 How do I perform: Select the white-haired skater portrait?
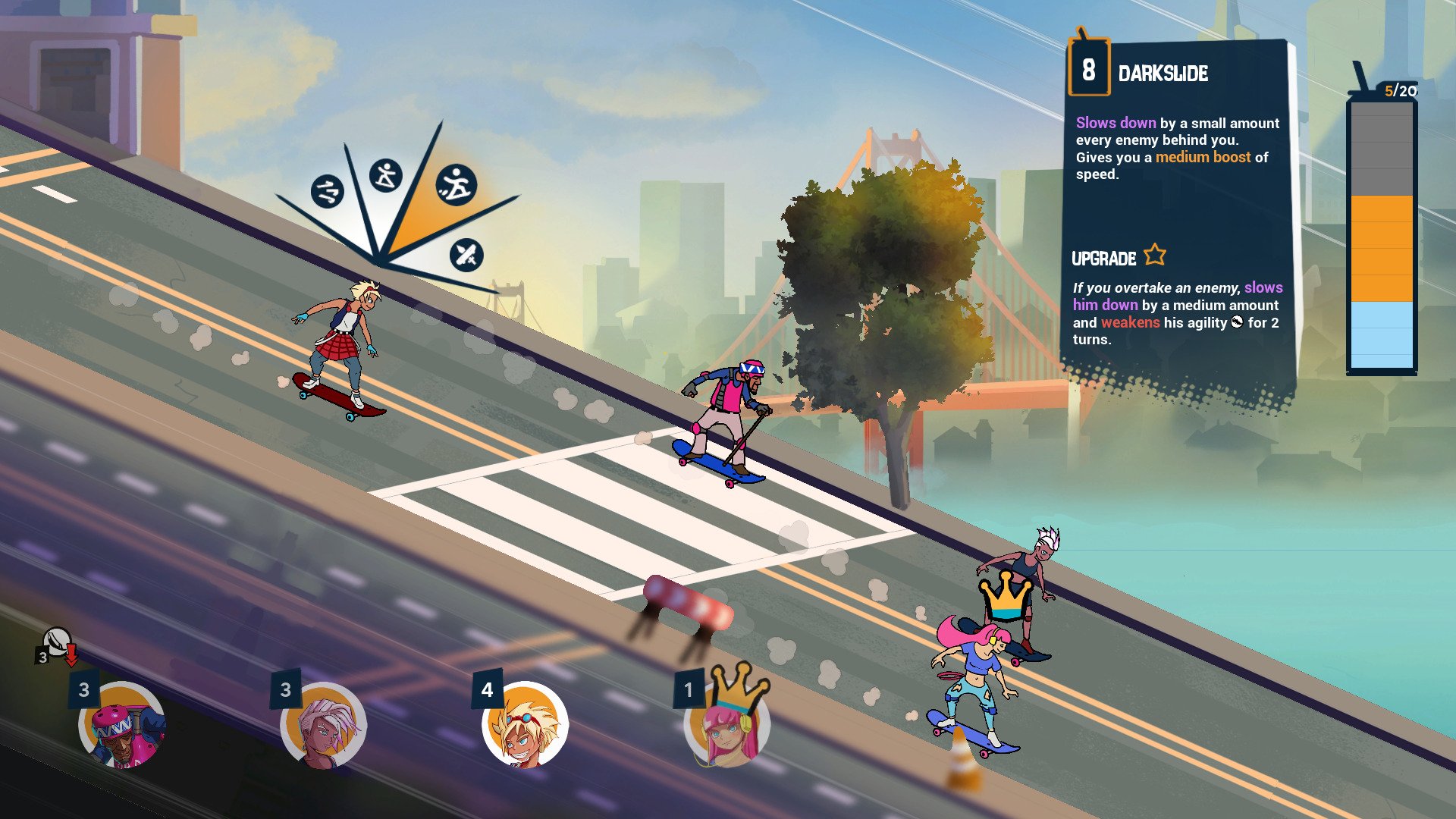324,726
